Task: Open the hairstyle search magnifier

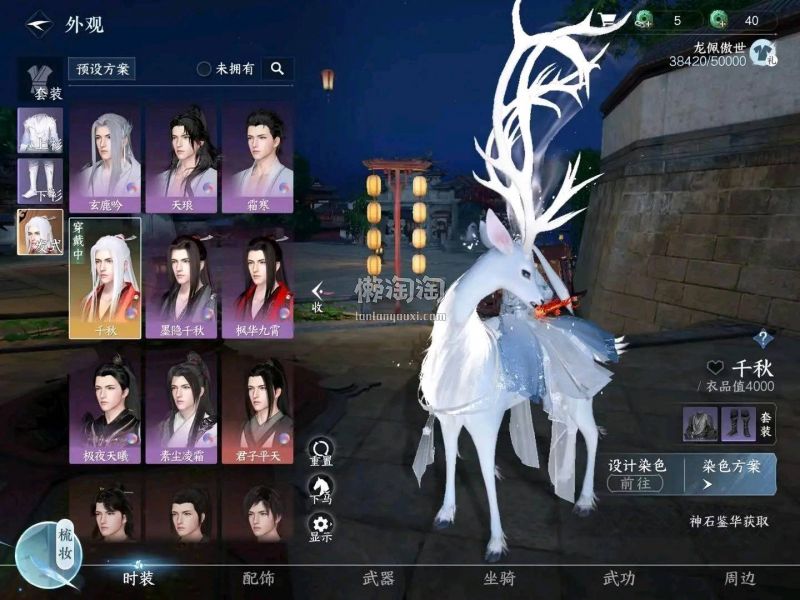Action: pos(277,69)
